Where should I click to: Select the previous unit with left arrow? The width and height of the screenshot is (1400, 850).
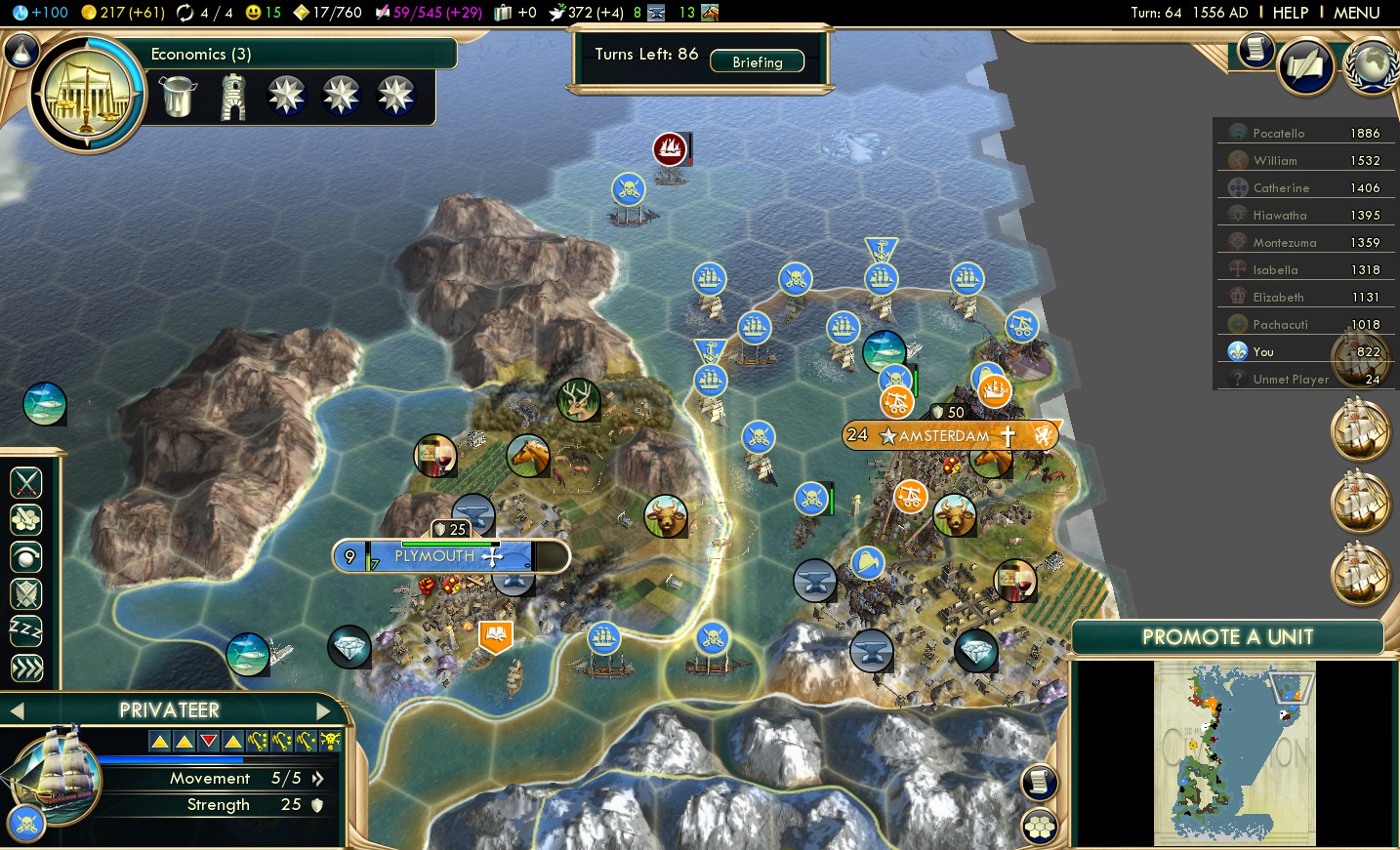coord(17,710)
